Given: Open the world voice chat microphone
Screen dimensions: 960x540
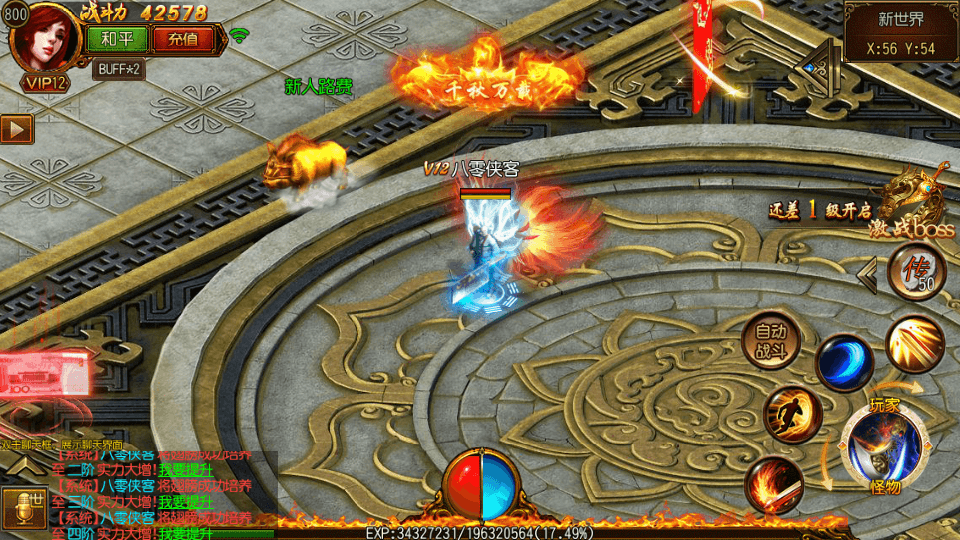Looking at the screenshot, I should pos(22,508).
